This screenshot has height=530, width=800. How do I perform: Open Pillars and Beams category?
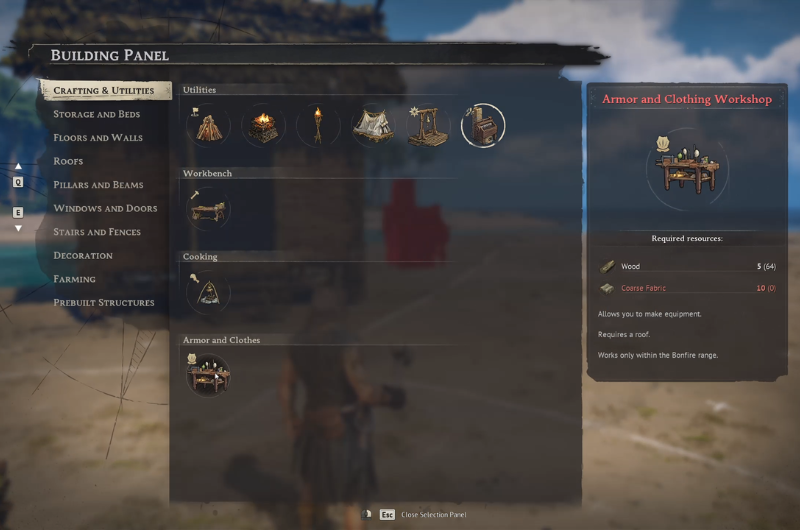pos(98,185)
